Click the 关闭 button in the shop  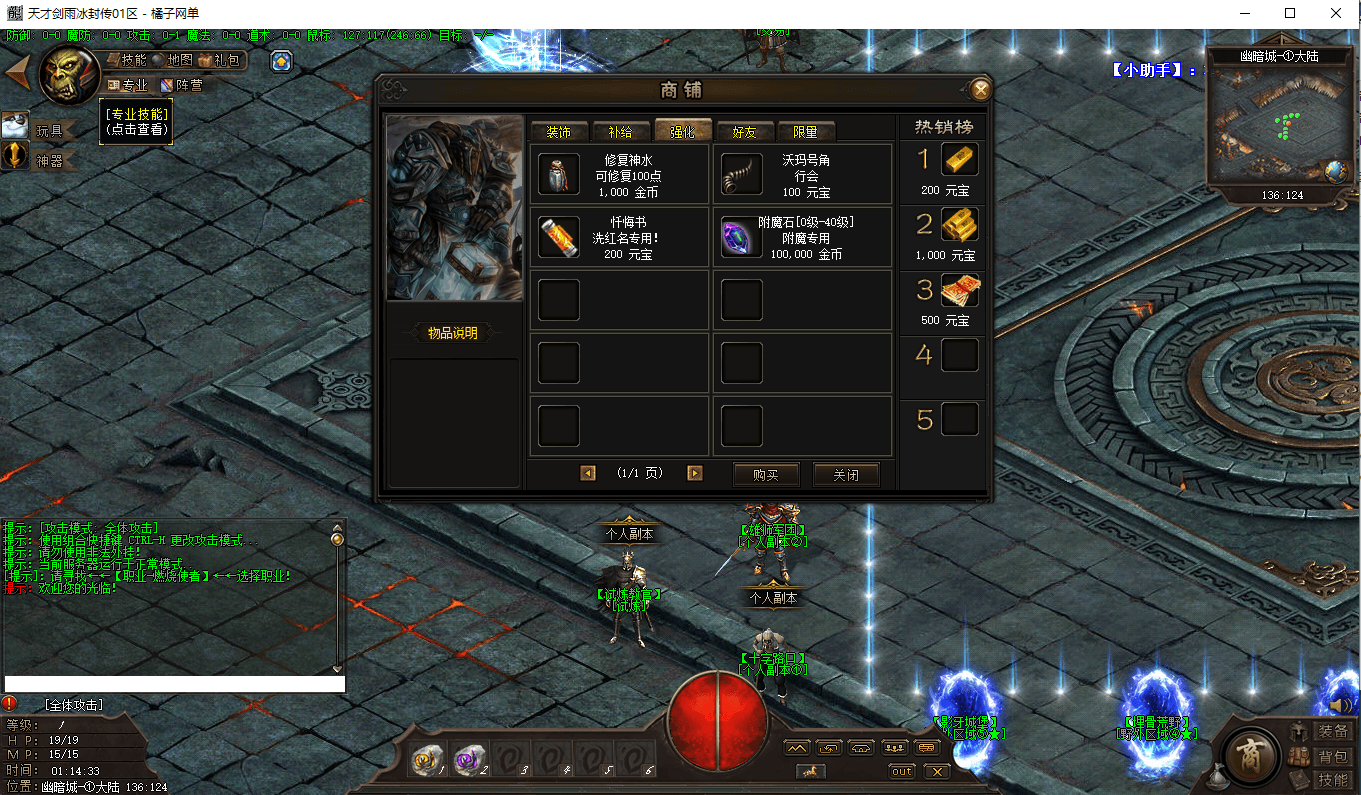tap(846, 474)
